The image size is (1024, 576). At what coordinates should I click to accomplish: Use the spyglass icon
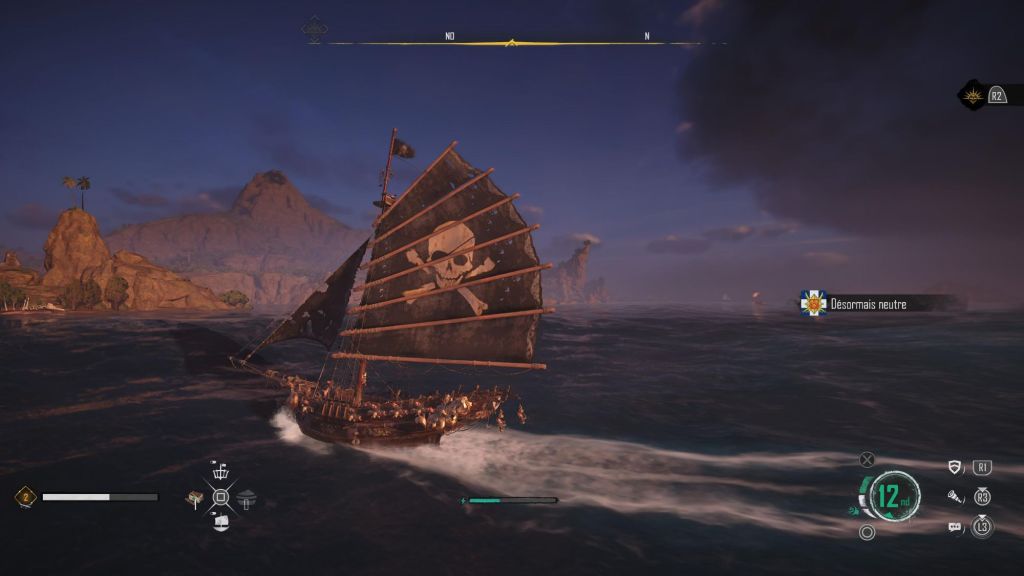[955, 496]
